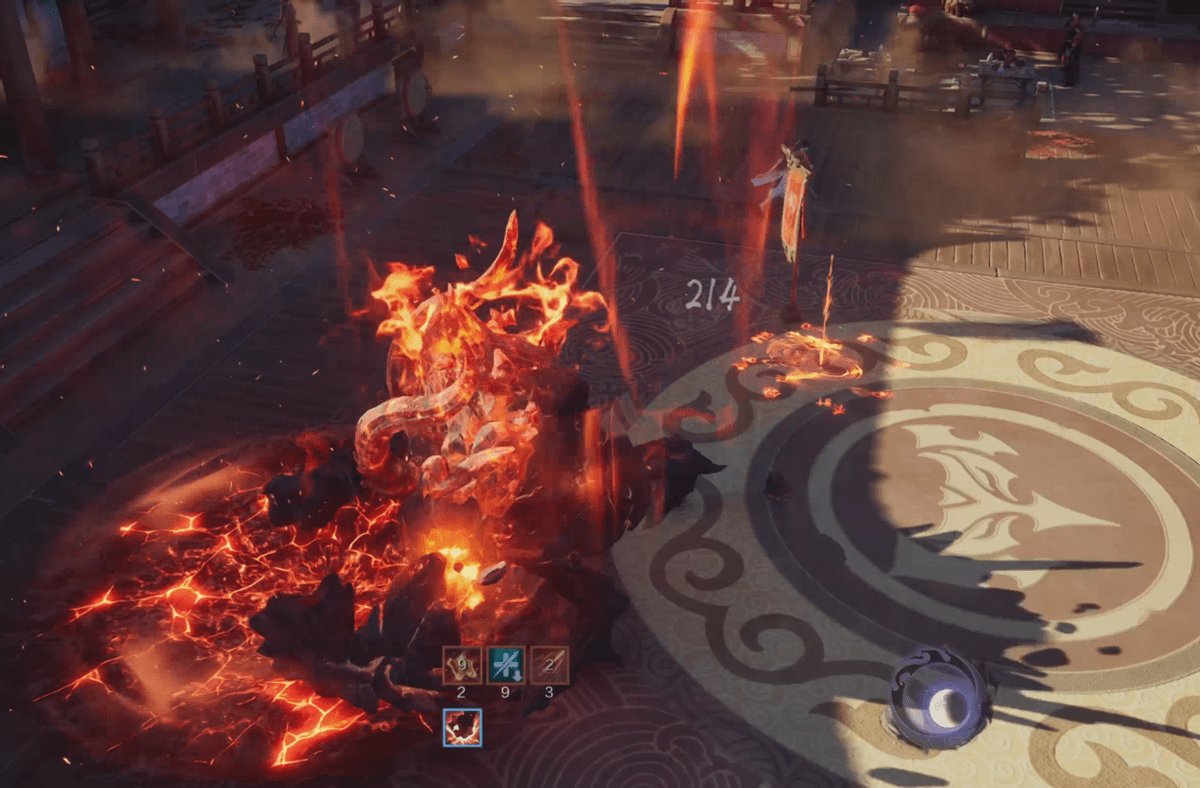Click the teal sword-with-down-arrow debuff icon
Viewport: 1200px width, 788px height.
tap(506, 665)
